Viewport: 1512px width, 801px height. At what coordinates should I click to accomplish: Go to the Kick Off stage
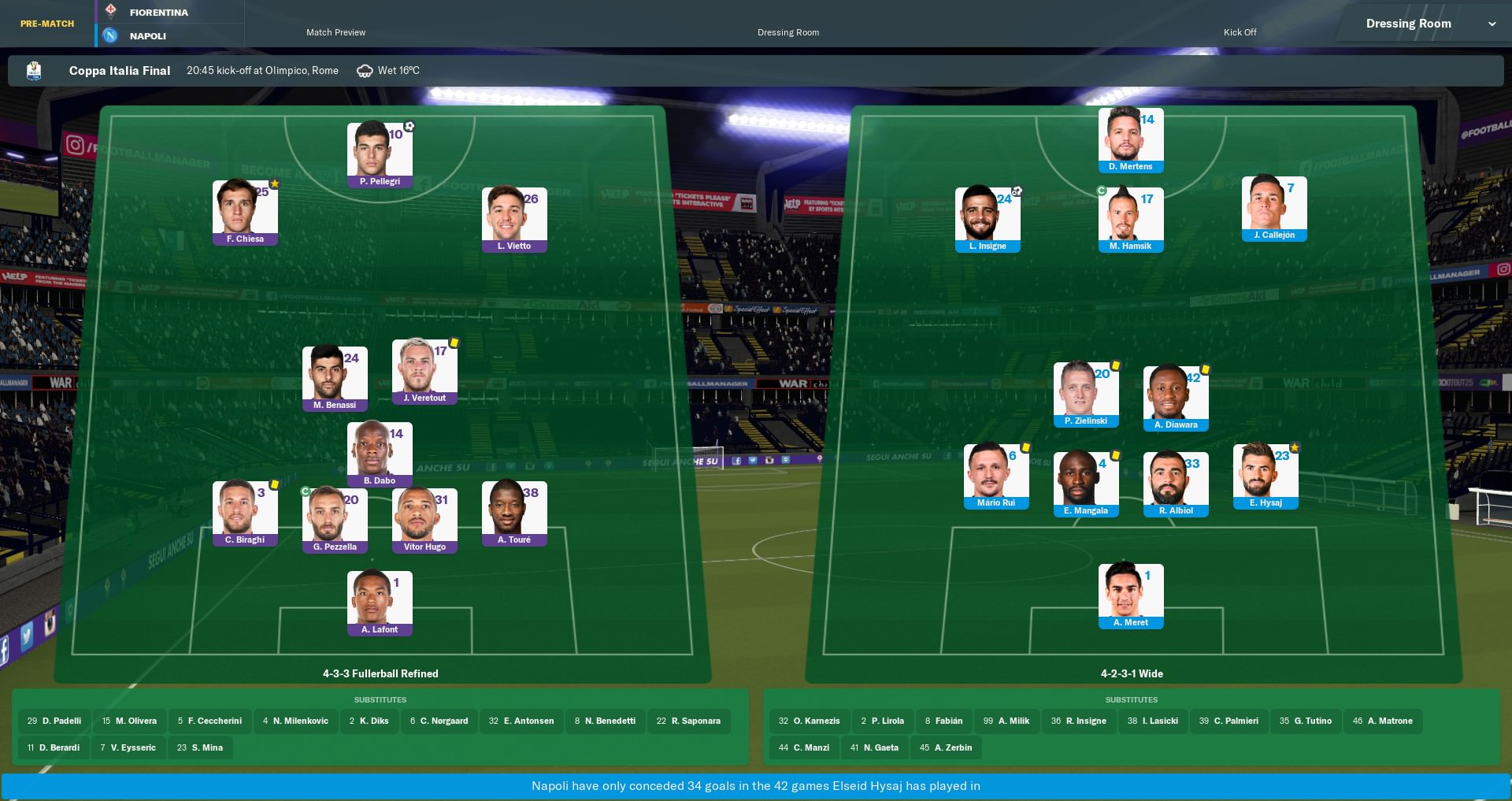(1240, 32)
